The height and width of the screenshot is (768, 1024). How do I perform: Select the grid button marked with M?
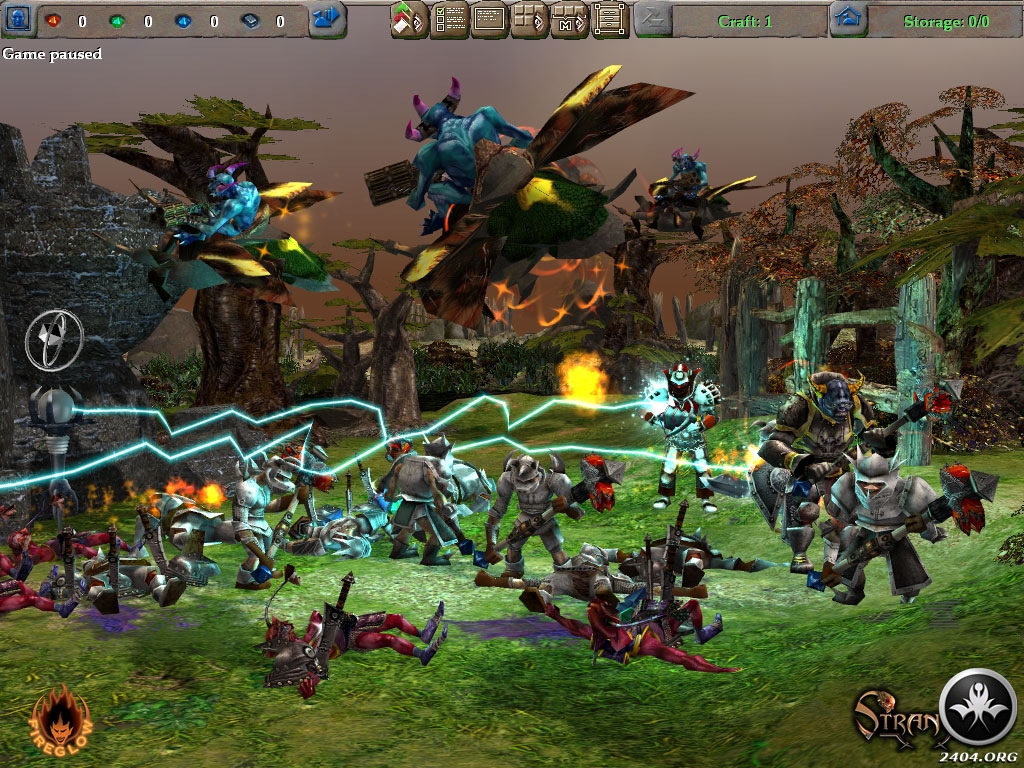click(570, 19)
